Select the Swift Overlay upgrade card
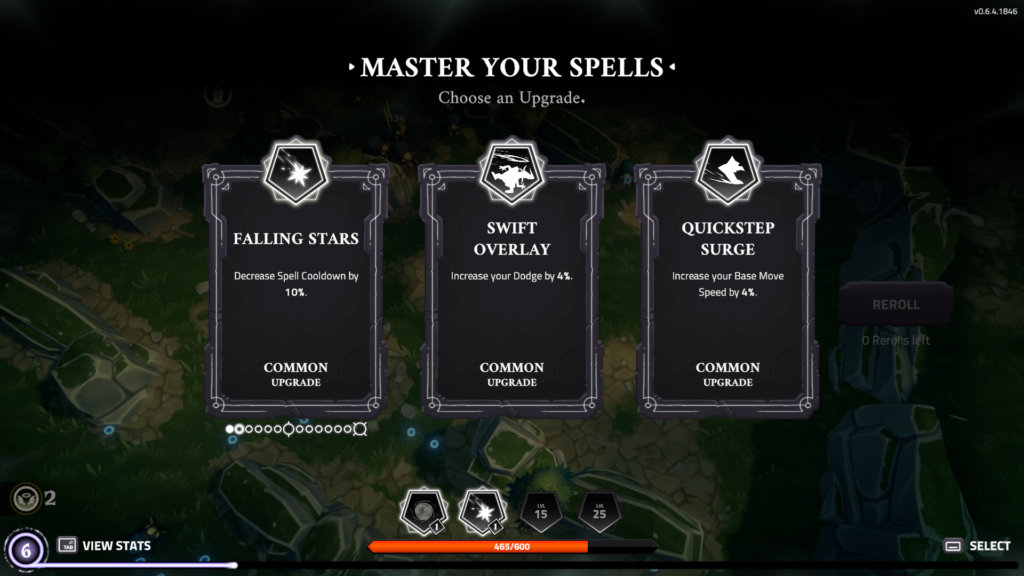 tap(511, 290)
